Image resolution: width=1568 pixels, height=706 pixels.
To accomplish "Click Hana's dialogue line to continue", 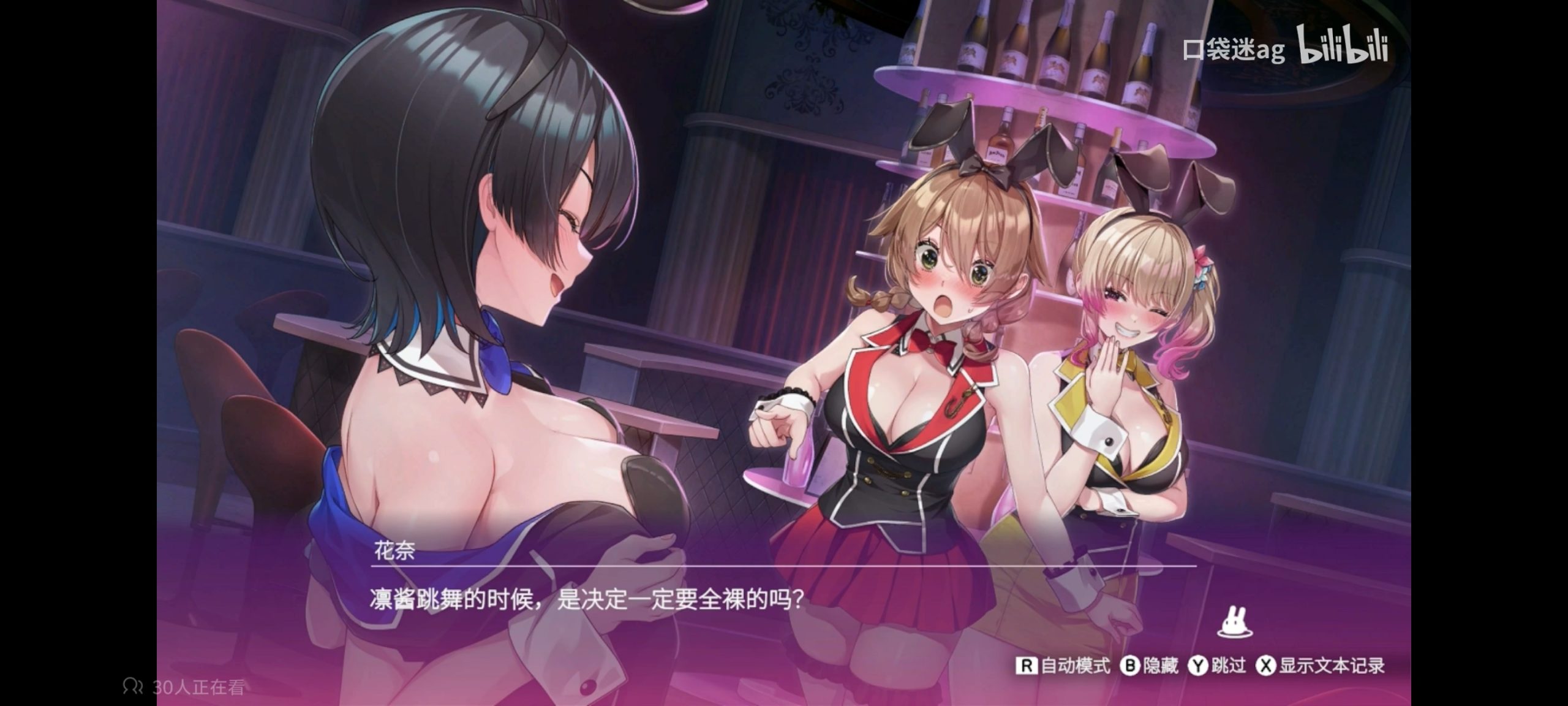I will 586,599.
